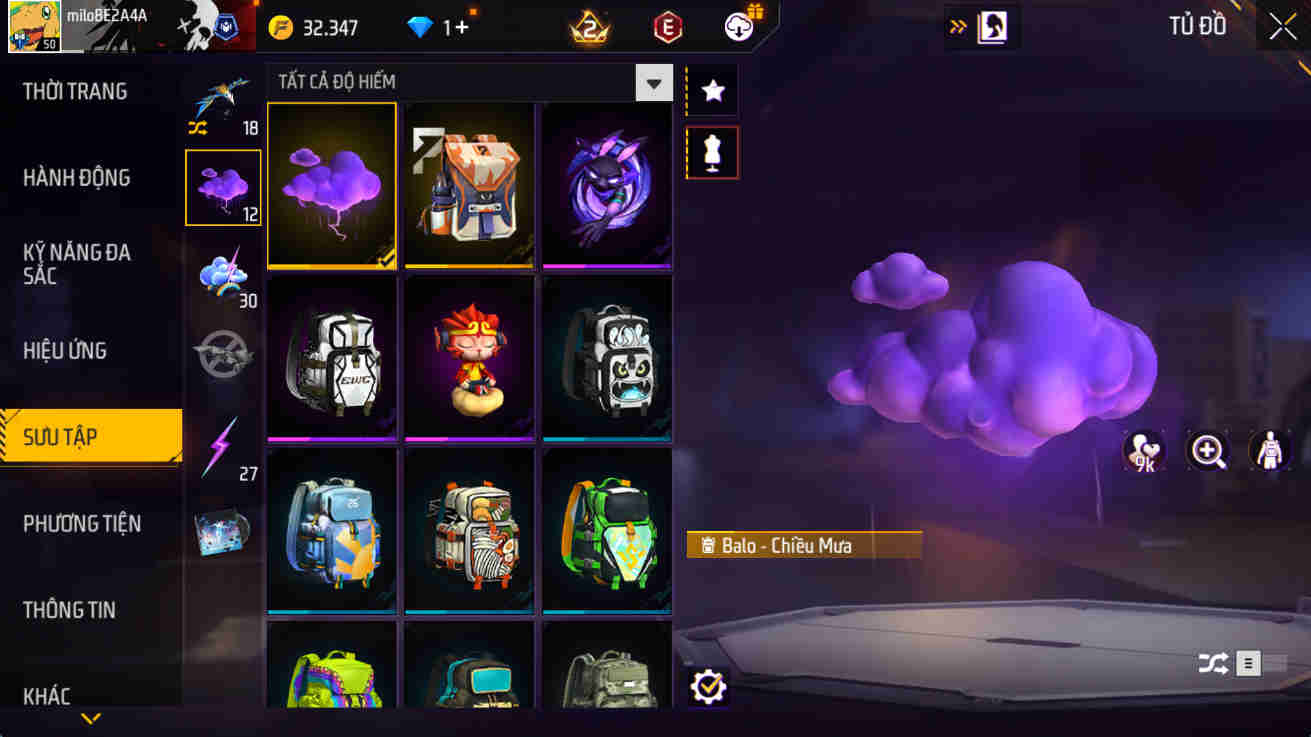1311x737 pixels.
Task: Tap the gear checkmark button bottom left of preview
Action: point(709,686)
